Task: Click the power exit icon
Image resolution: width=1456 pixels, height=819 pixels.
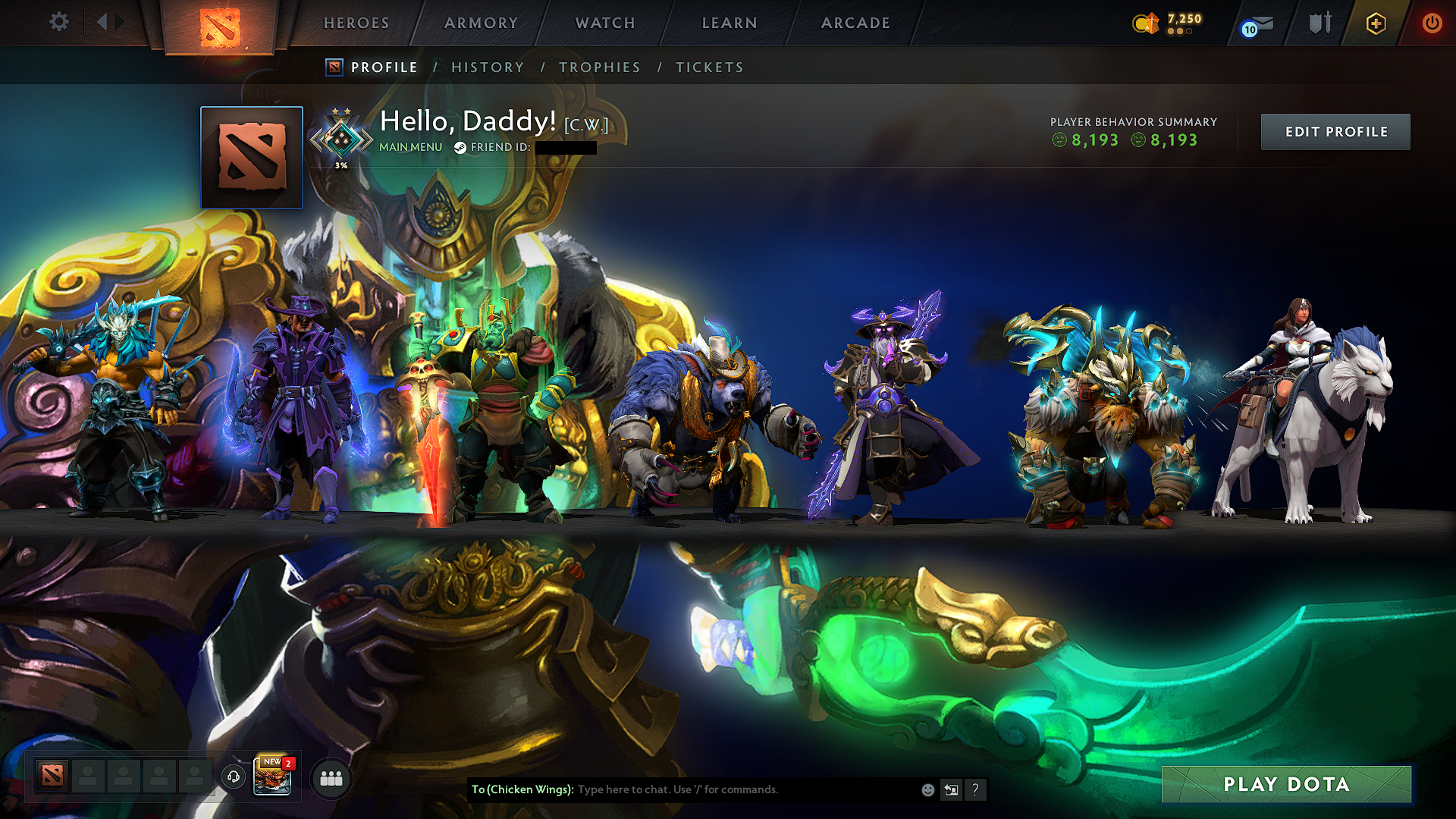Action: click(x=1432, y=23)
